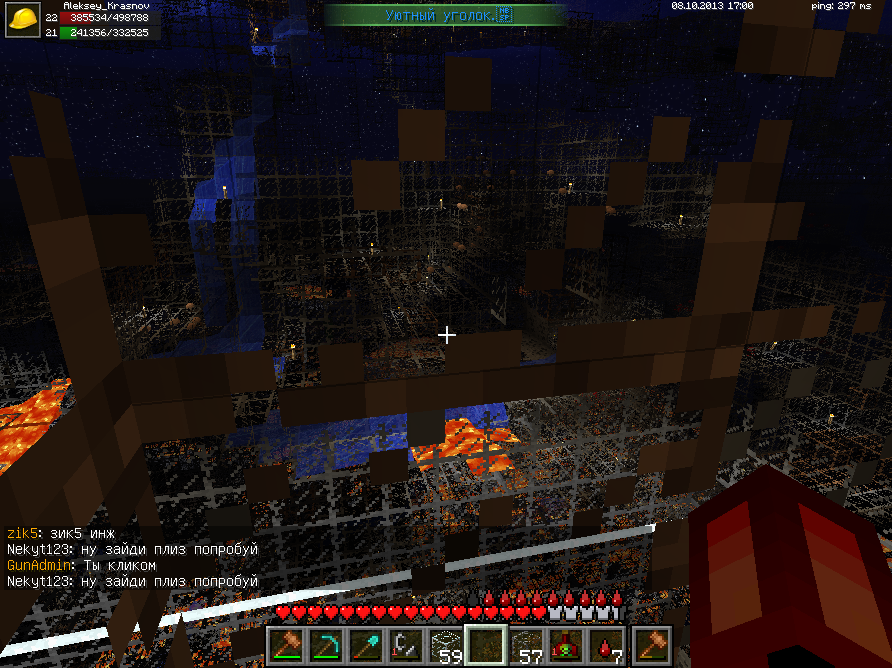Click the yellow hard hat icon
This screenshot has width=892, height=668.
click(22, 21)
